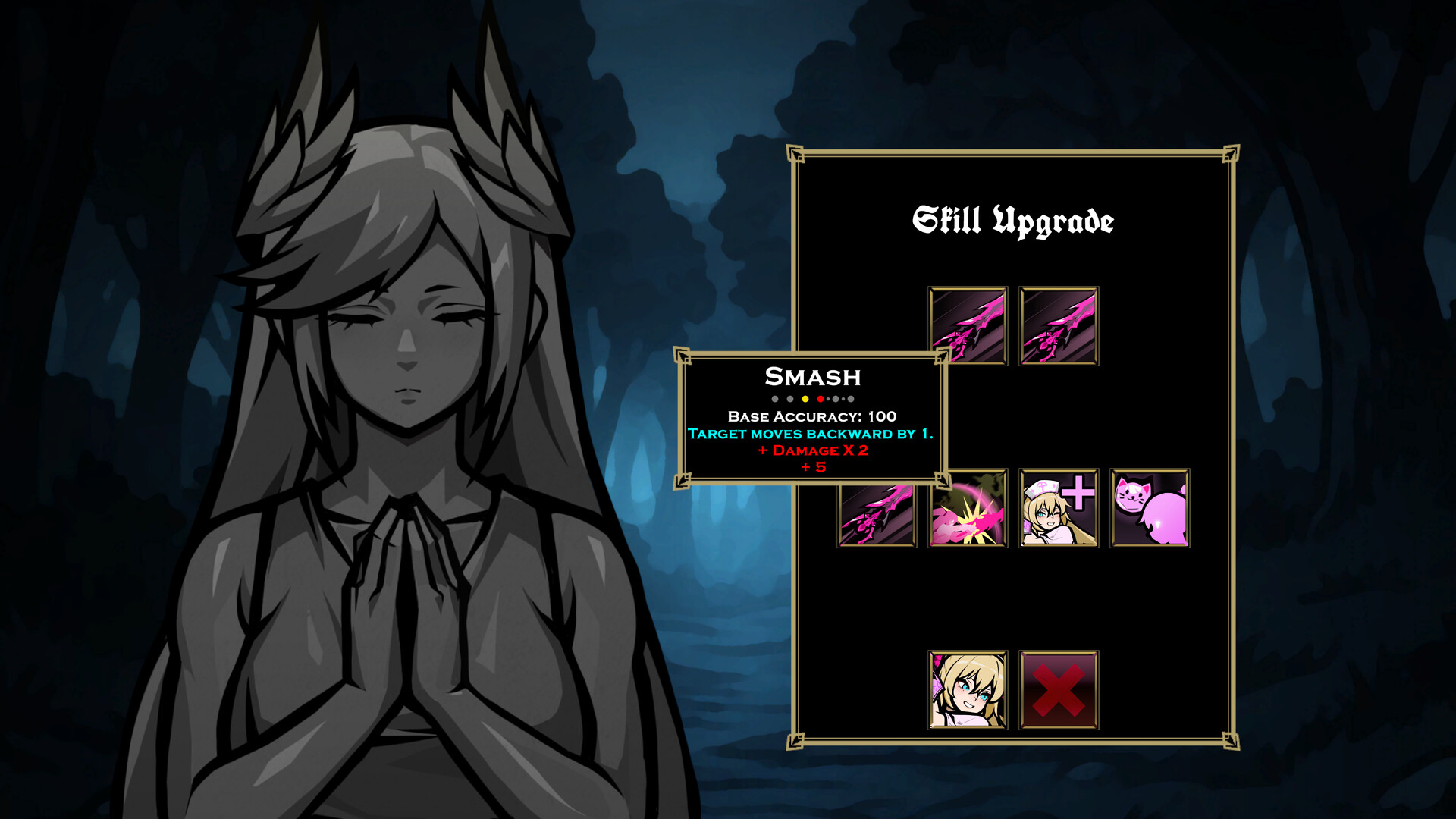The width and height of the screenshot is (1456, 819).
Task: Select the Smash skill name tab
Action: (x=811, y=378)
